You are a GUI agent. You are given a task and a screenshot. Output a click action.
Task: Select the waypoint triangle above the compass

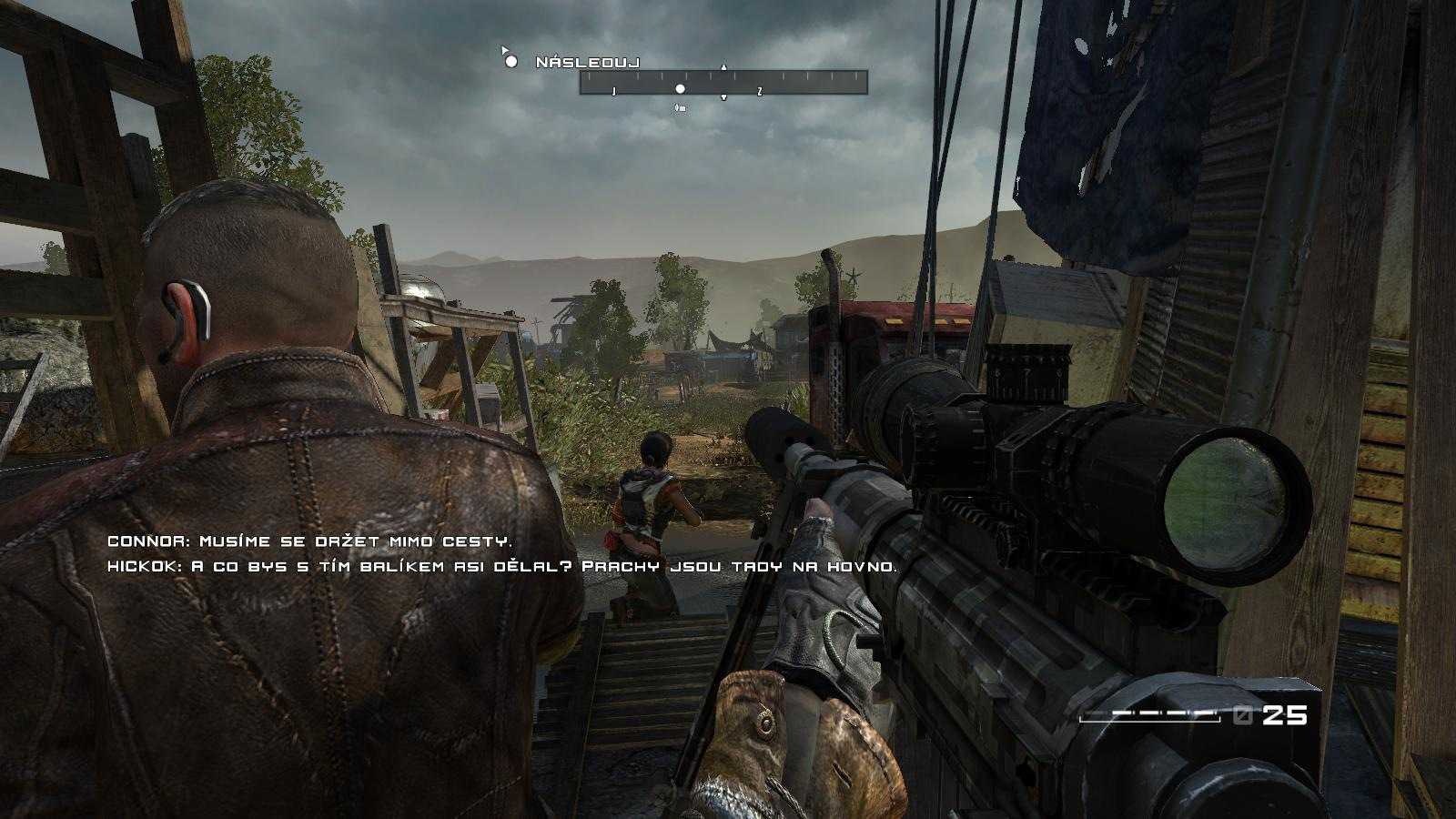pyautogui.click(x=723, y=66)
